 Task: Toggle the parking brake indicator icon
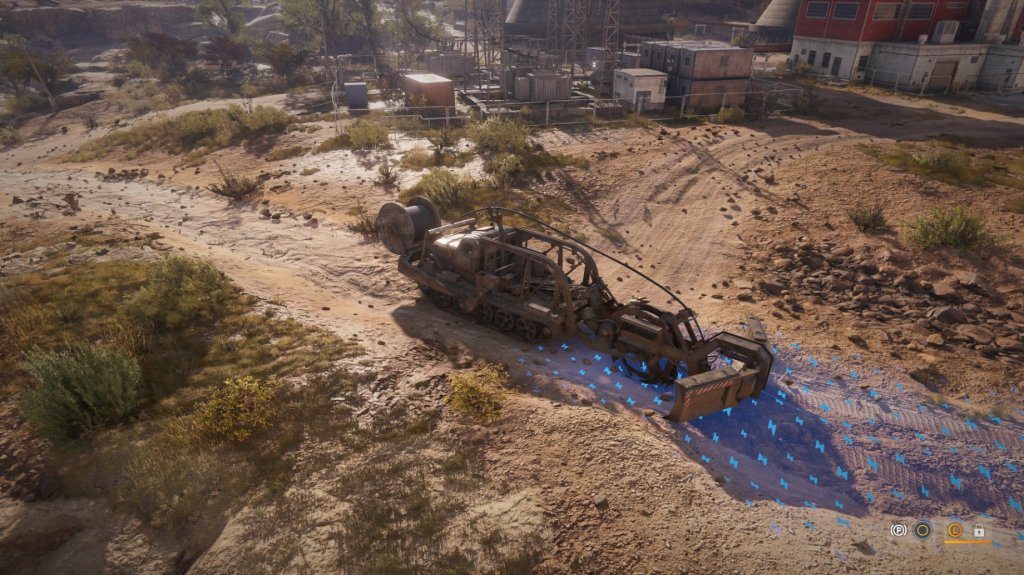click(898, 530)
